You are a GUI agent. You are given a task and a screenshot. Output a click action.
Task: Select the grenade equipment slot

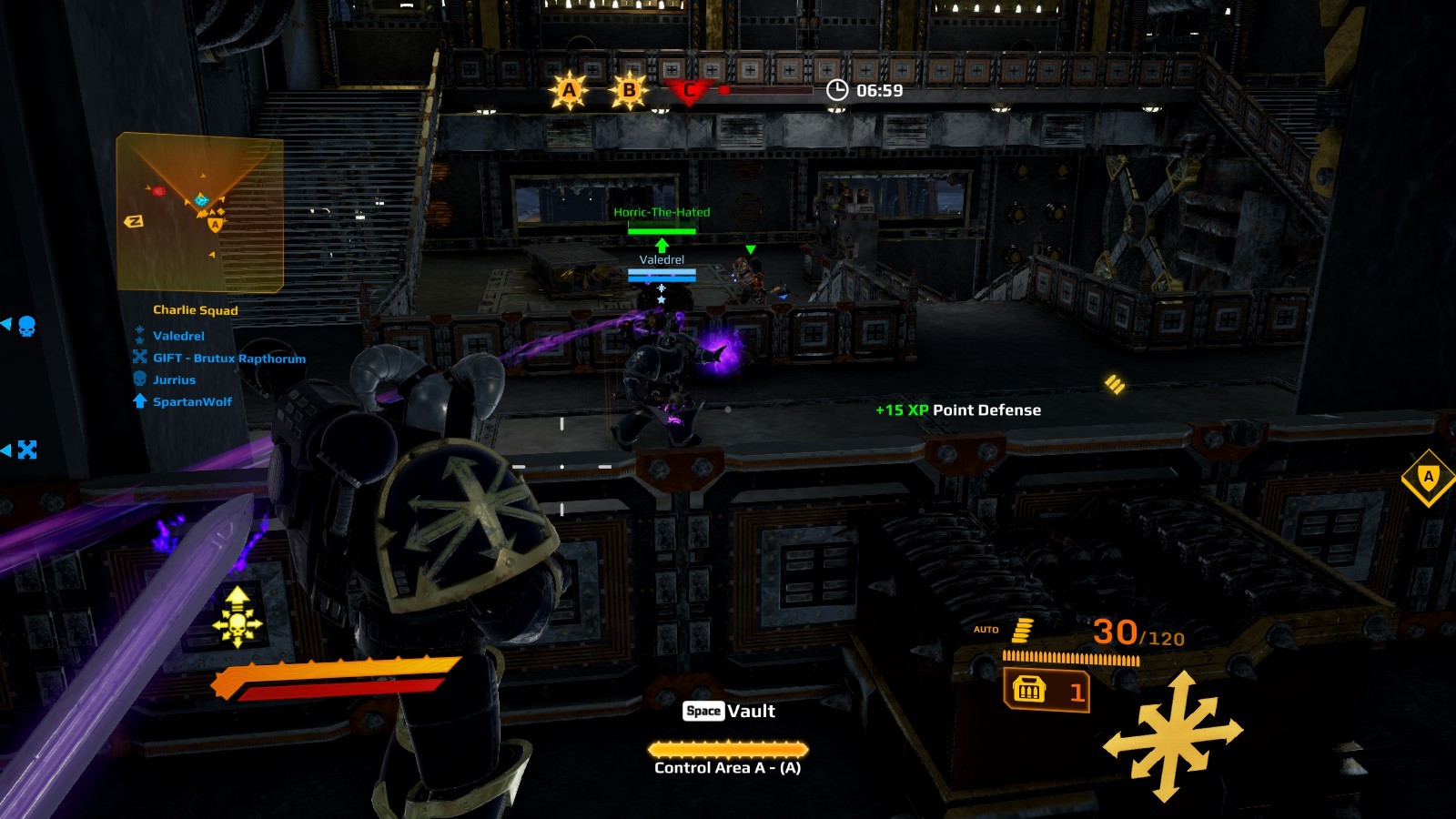coord(1046,692)
